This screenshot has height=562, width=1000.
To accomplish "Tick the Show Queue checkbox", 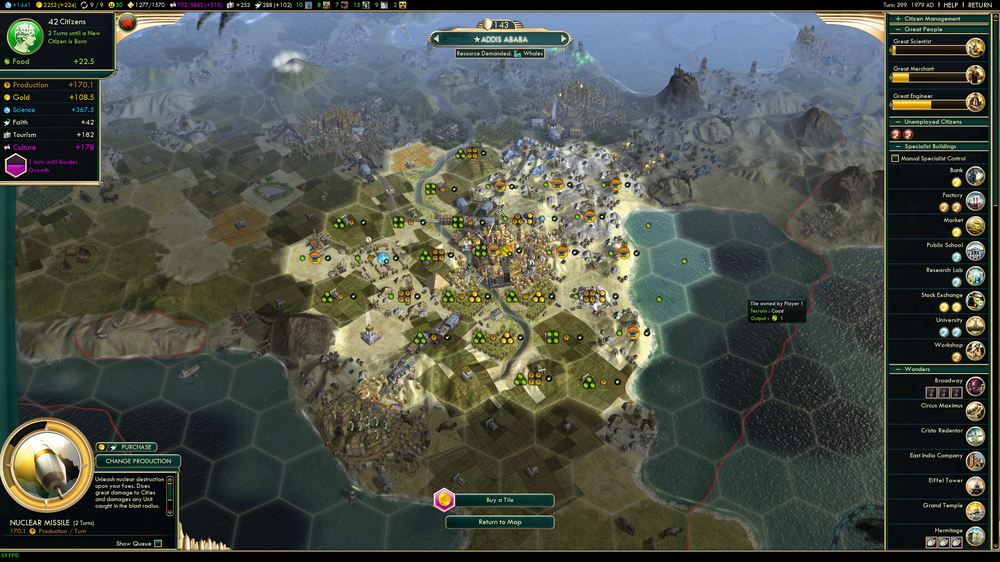I will pyautogui.click(x=158, y=544).
